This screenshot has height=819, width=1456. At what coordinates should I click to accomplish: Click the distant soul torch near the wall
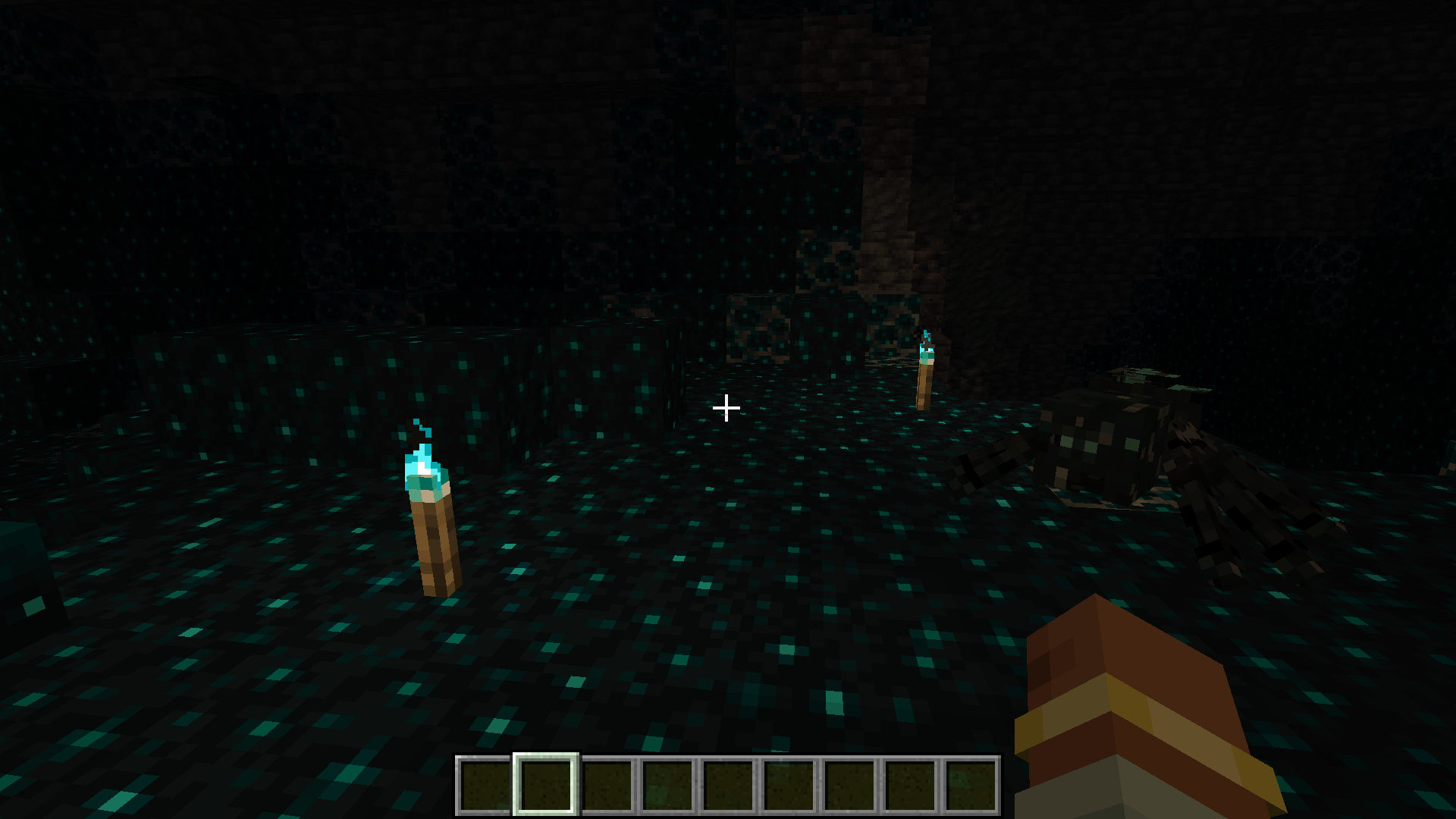924,379
